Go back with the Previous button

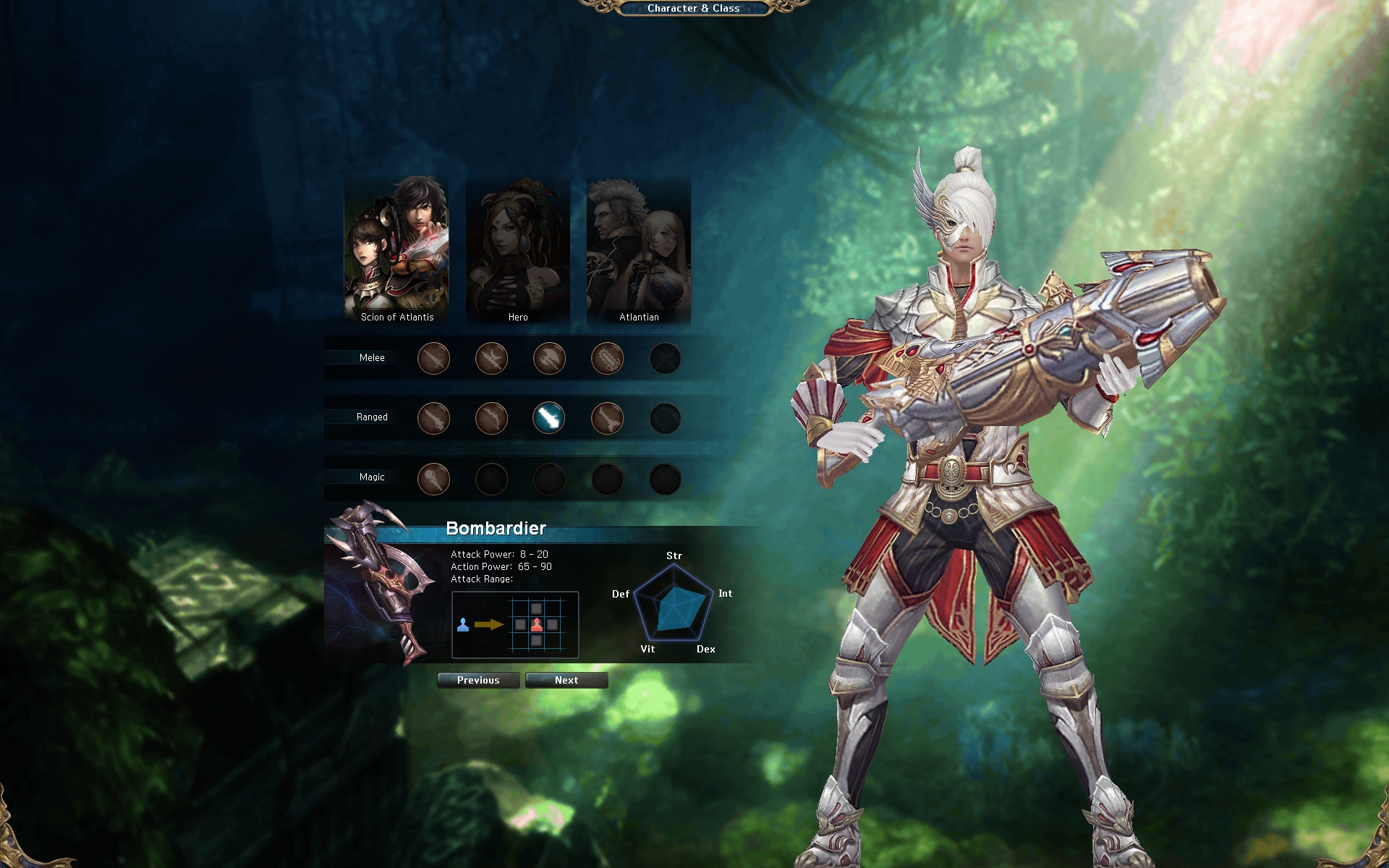[478, 680]
